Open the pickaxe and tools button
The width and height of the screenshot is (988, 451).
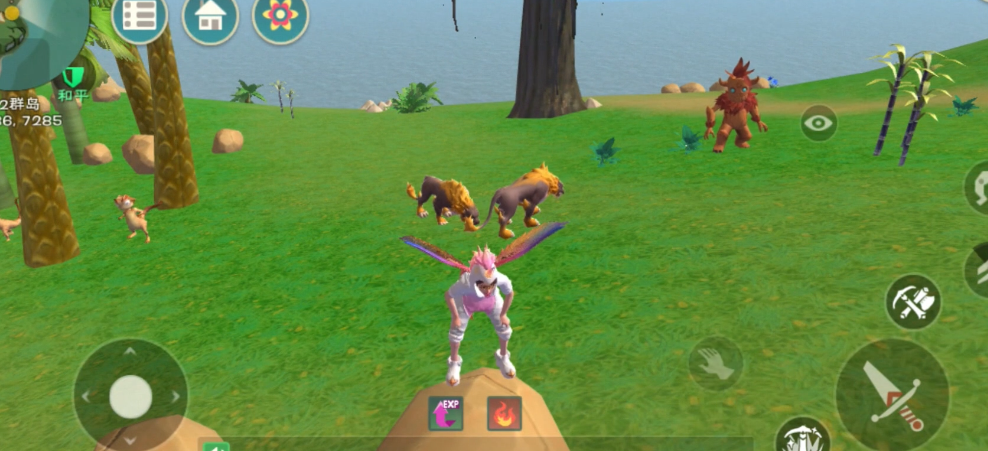click(913, 302)
